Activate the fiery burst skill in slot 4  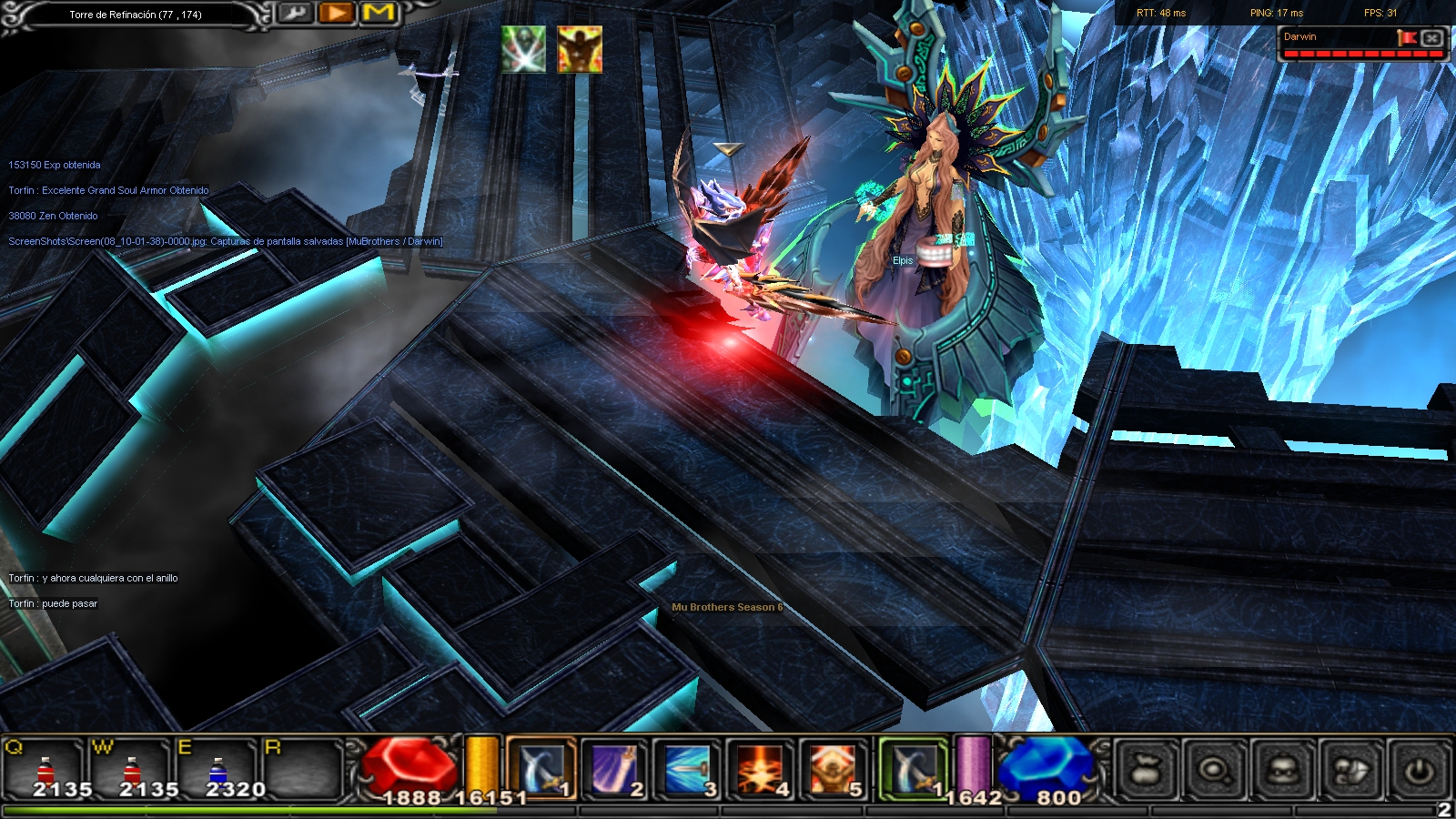point(760,769)
